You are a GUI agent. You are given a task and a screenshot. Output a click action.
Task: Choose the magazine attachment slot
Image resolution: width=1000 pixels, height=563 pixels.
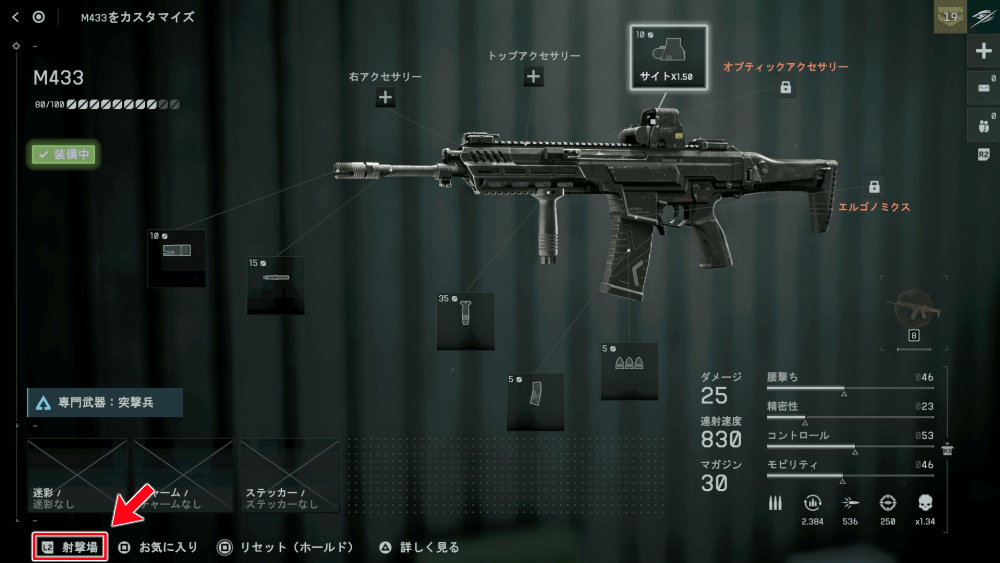pos(535,401)
